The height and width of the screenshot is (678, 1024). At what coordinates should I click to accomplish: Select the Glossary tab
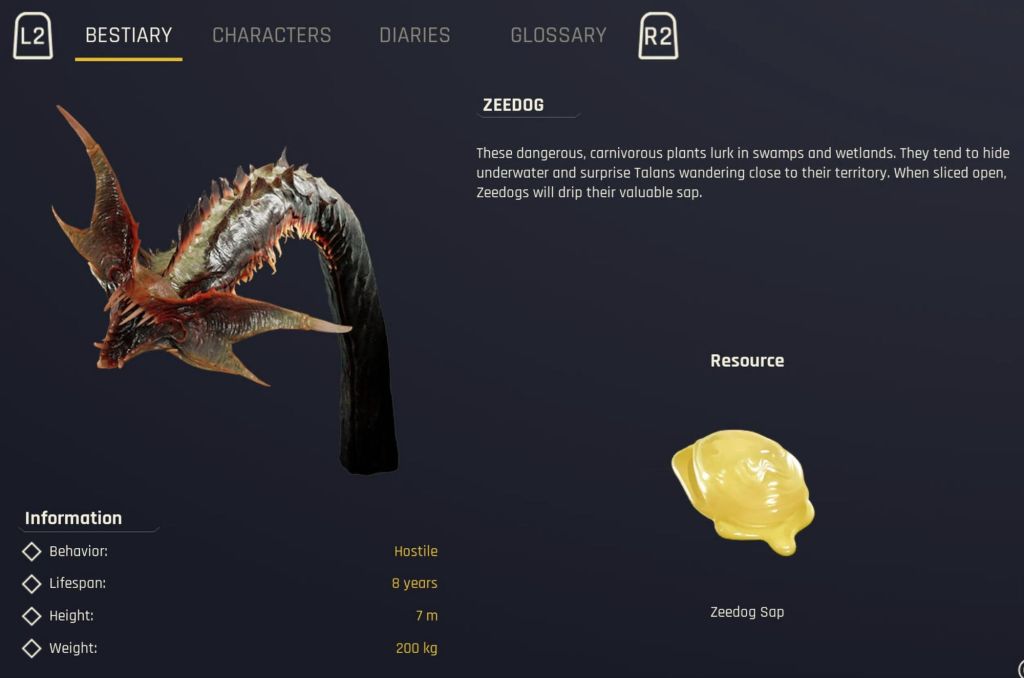pos(558,35)
